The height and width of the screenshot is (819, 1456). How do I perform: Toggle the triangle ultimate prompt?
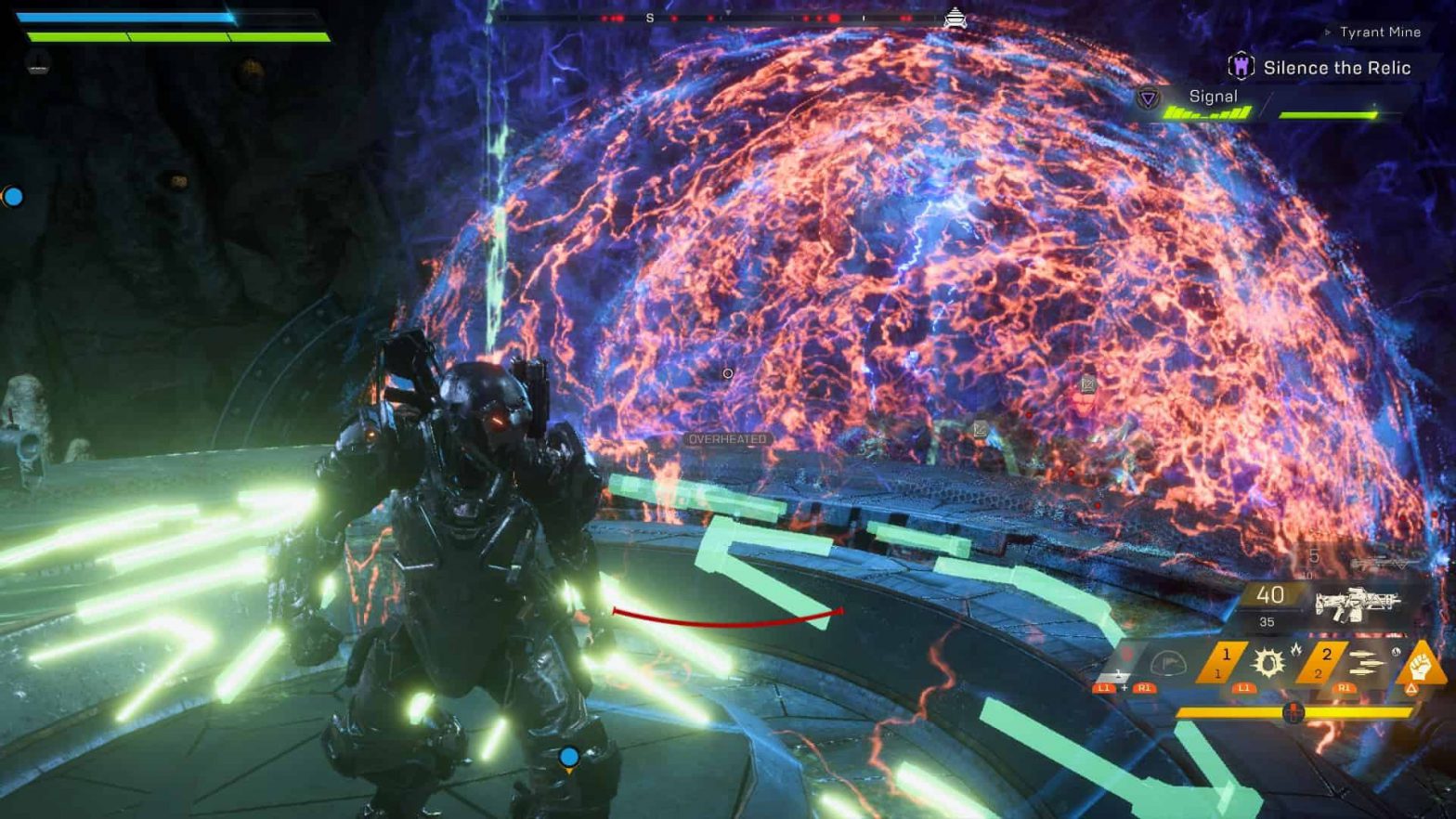(1411, 689)
